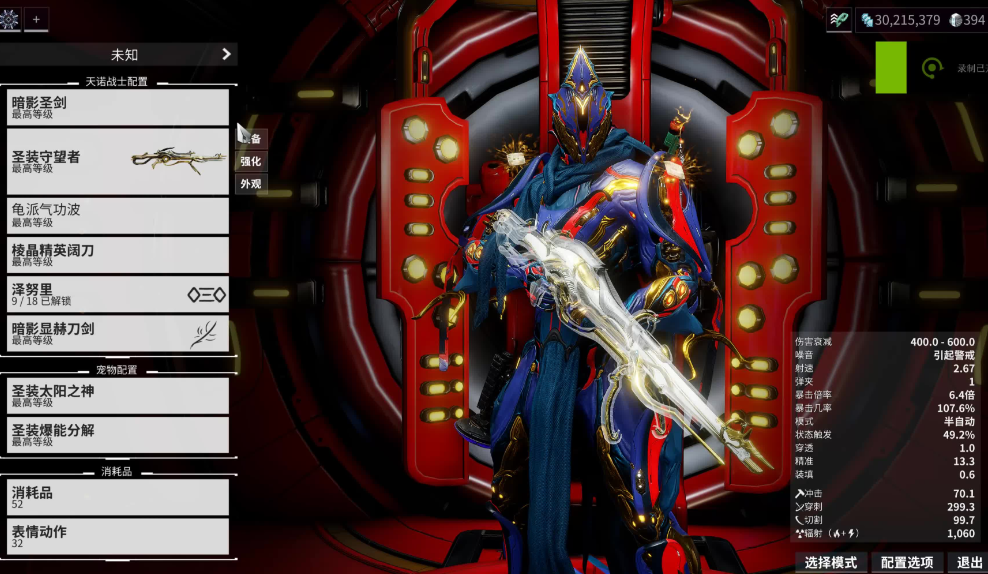Image resolution: width=988 pixels, height=574 pixels.
Task: Open the 外观 appearance button
Action: (250, 184)
